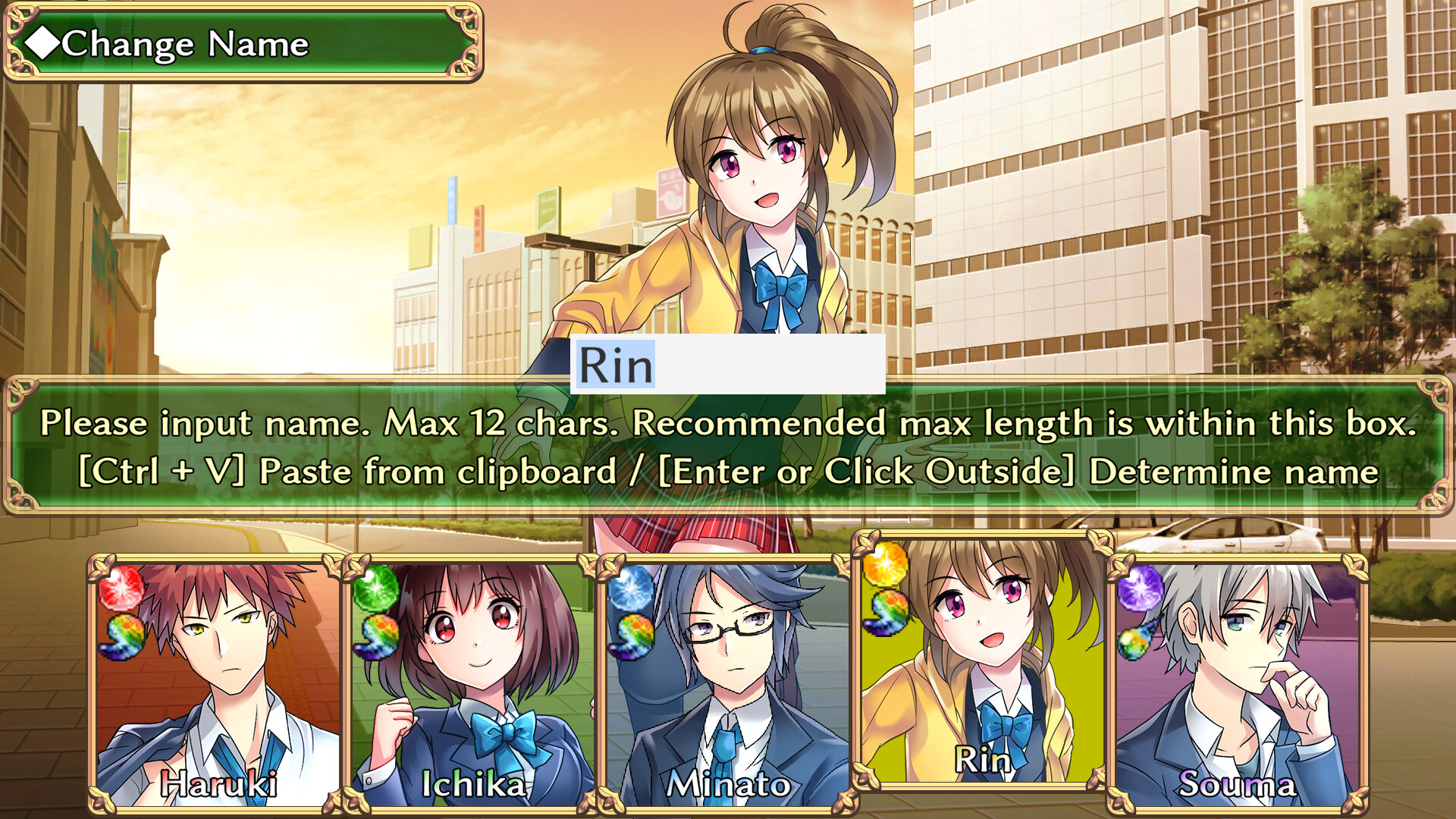The image size is (1456, 819).
Task: Click the diamond icon beside Change Name title
Action: point(42,43)
